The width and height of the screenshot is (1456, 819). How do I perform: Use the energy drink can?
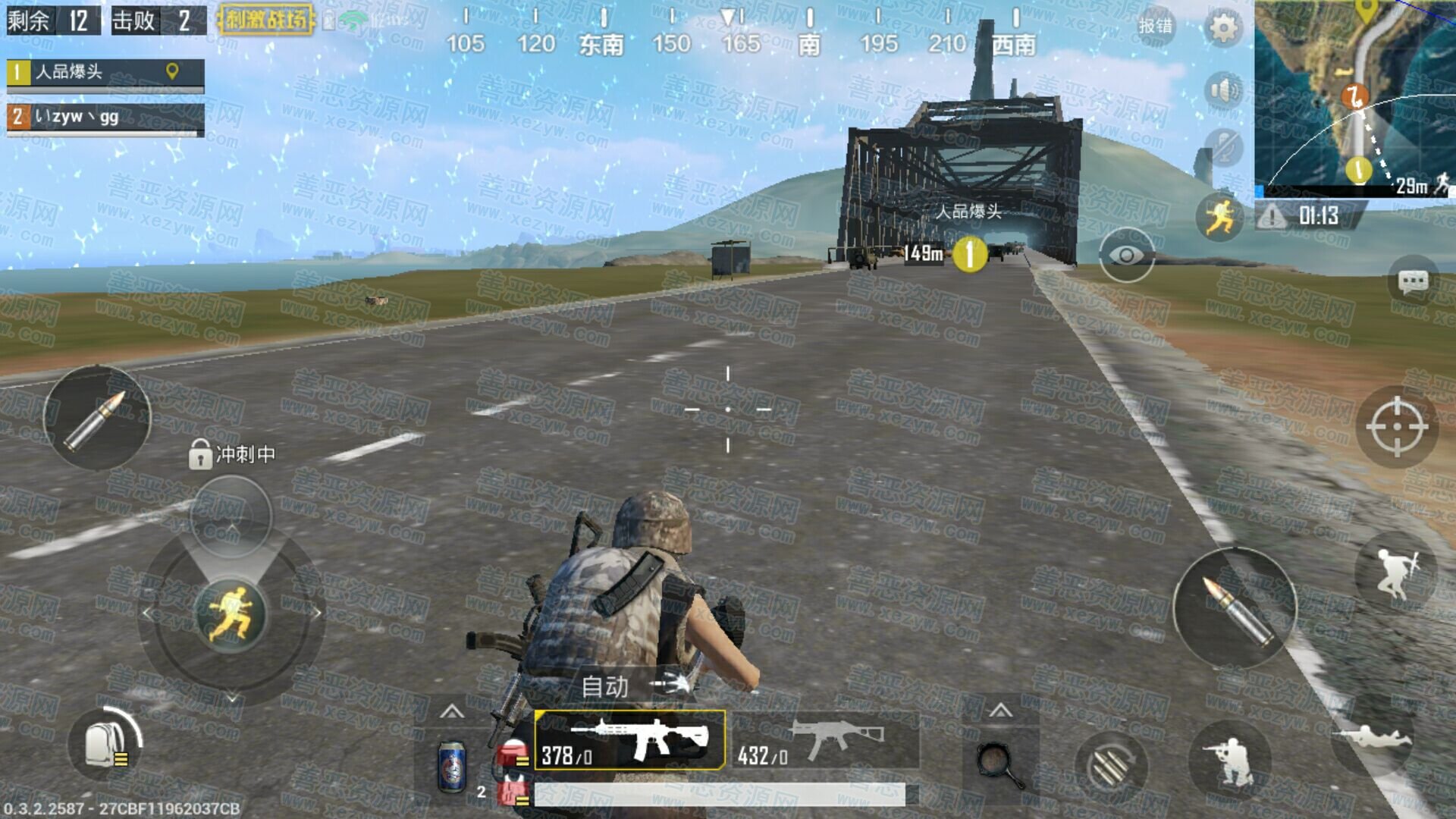tap(453, 767)
